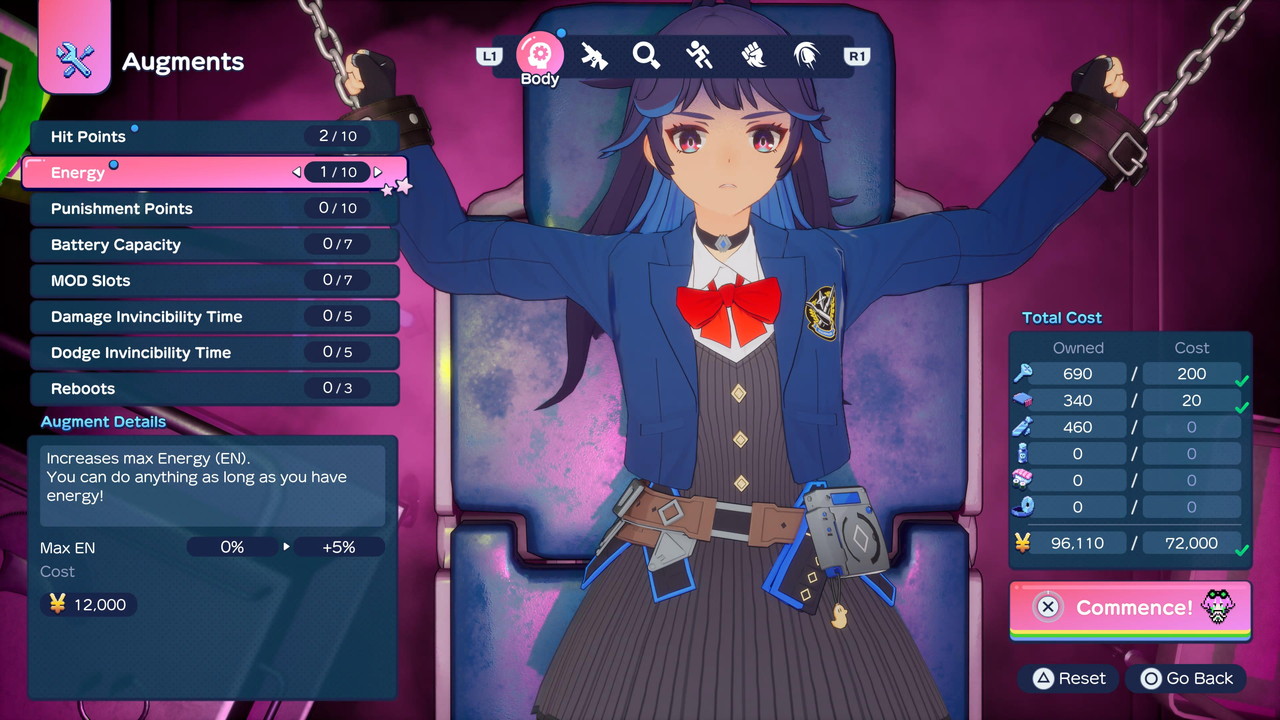Switch to the running figure tab
The image size is (1280, 720).
700,56
